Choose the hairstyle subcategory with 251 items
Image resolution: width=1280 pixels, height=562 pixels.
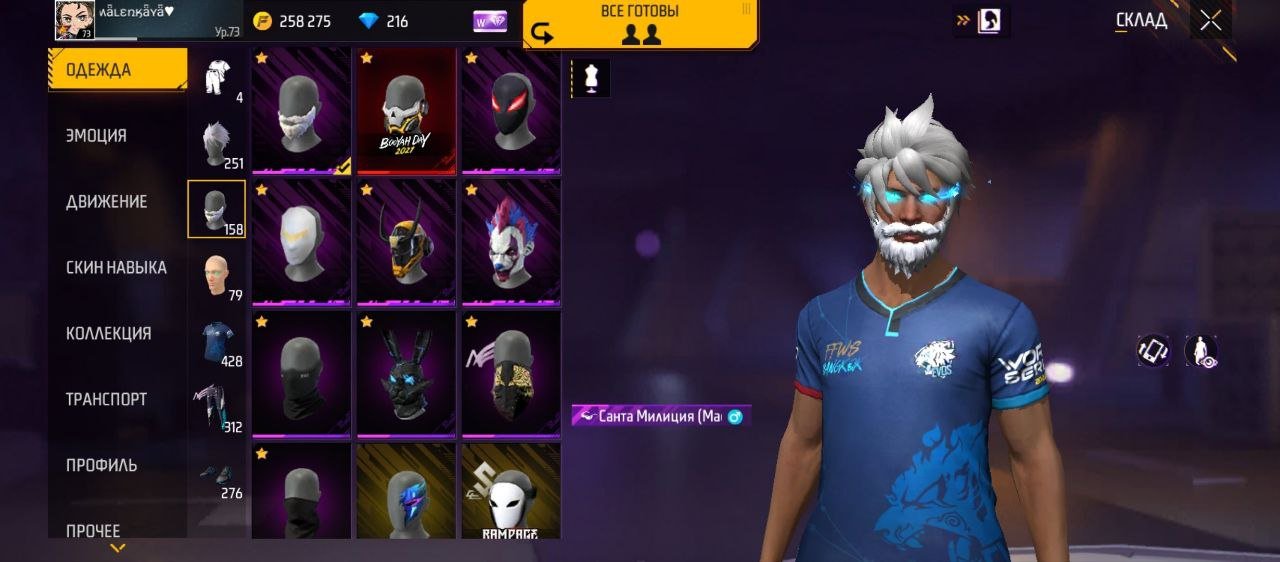tap(217, 145)
